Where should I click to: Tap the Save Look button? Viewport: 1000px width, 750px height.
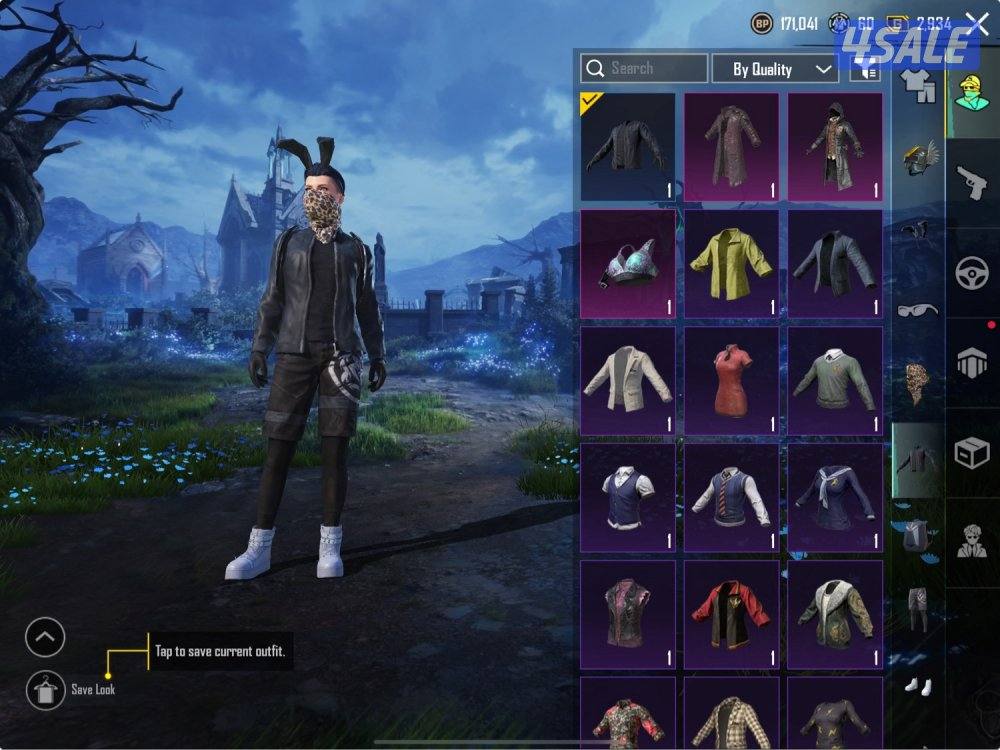click(45, 689)
